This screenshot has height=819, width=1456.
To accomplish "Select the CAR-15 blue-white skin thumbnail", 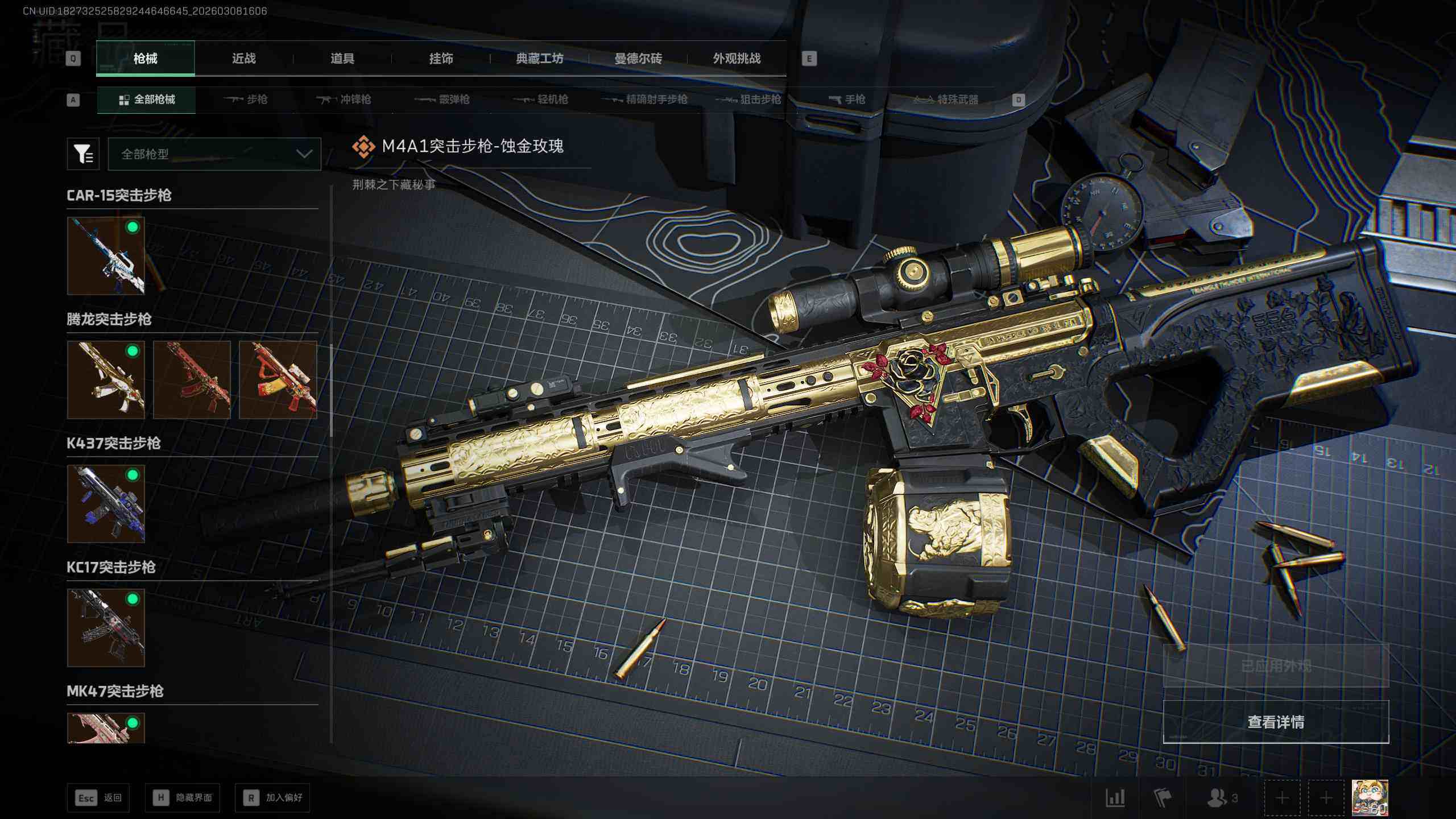I will (106, 256).
